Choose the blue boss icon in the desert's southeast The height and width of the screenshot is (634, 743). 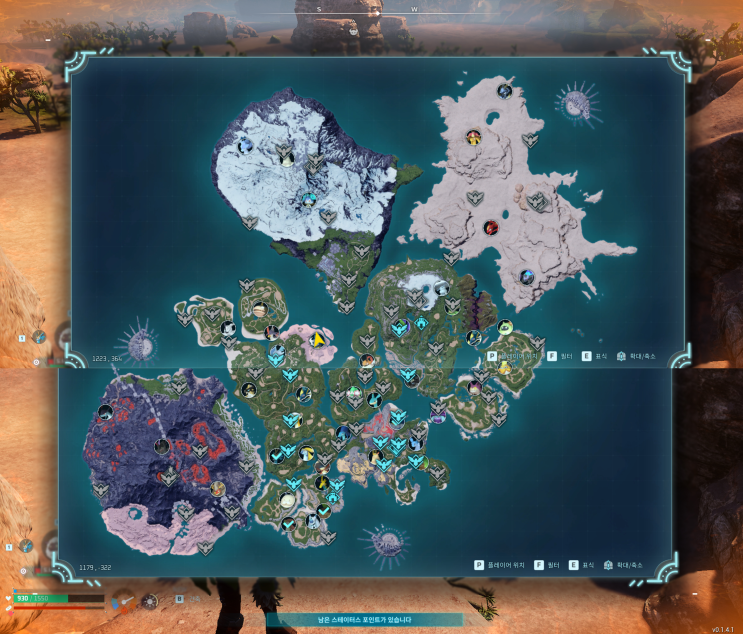[527, 276]
